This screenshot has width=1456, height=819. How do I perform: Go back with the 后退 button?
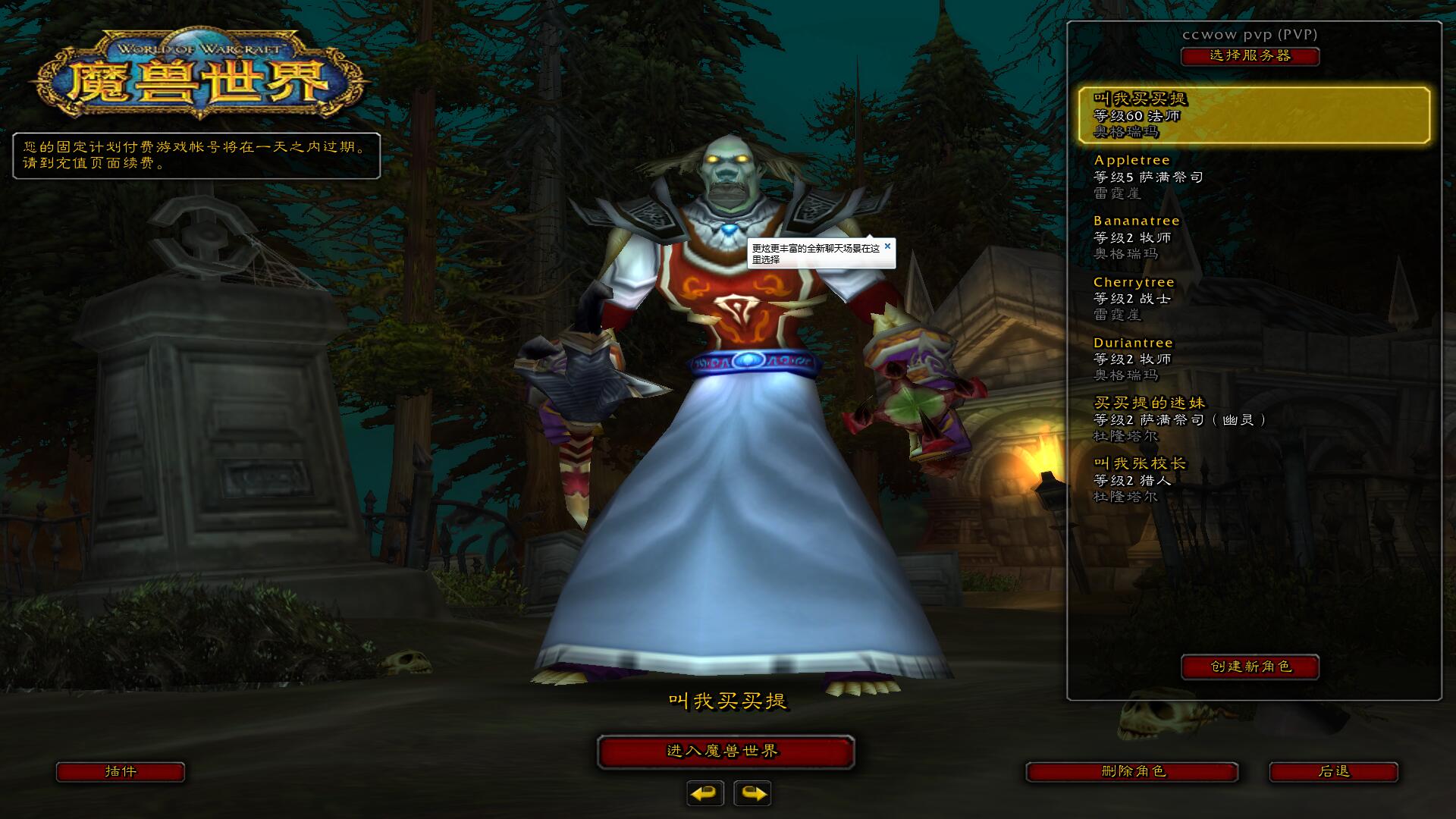[x=1333, y=772]
